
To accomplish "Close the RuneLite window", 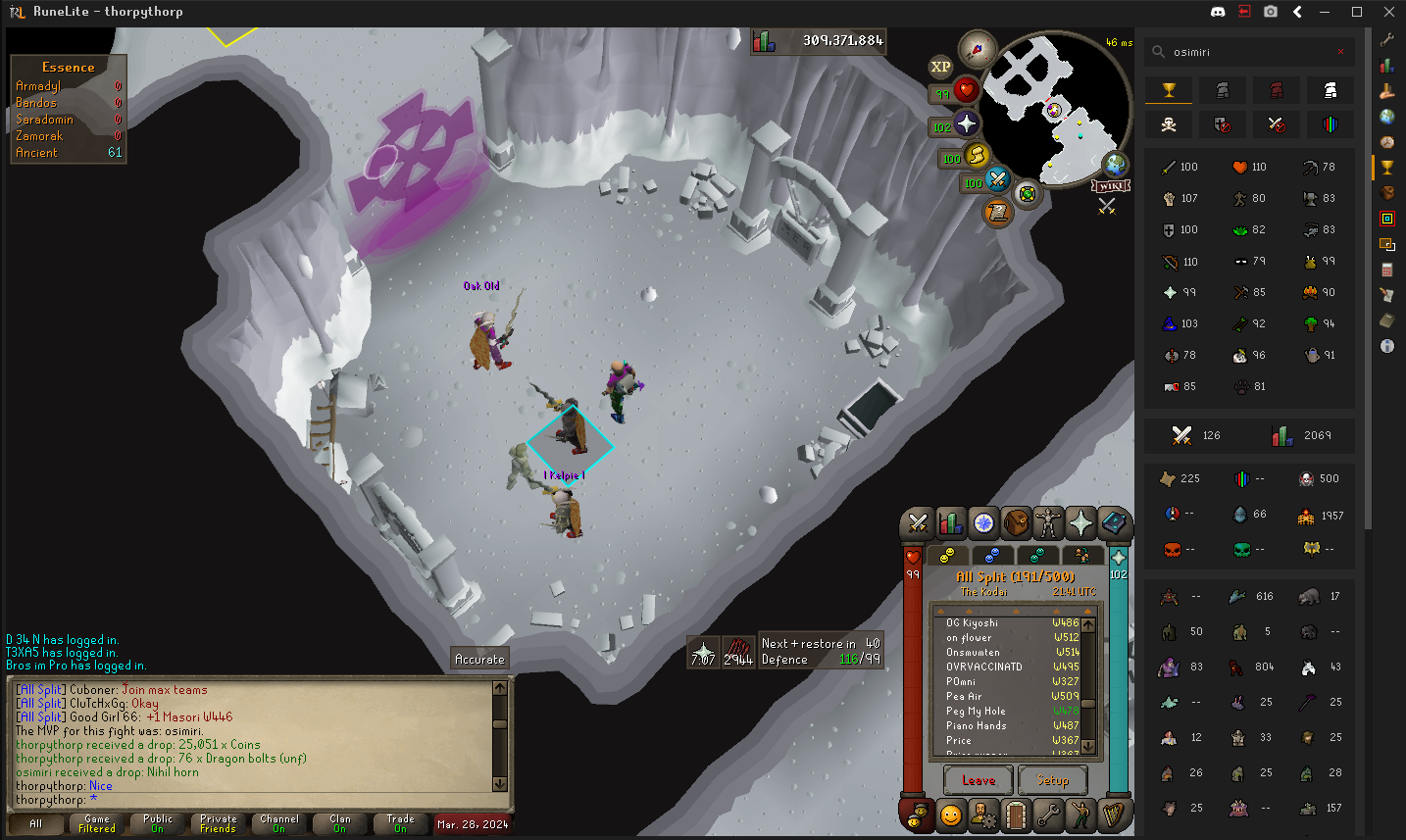I will coord(1388,12).
